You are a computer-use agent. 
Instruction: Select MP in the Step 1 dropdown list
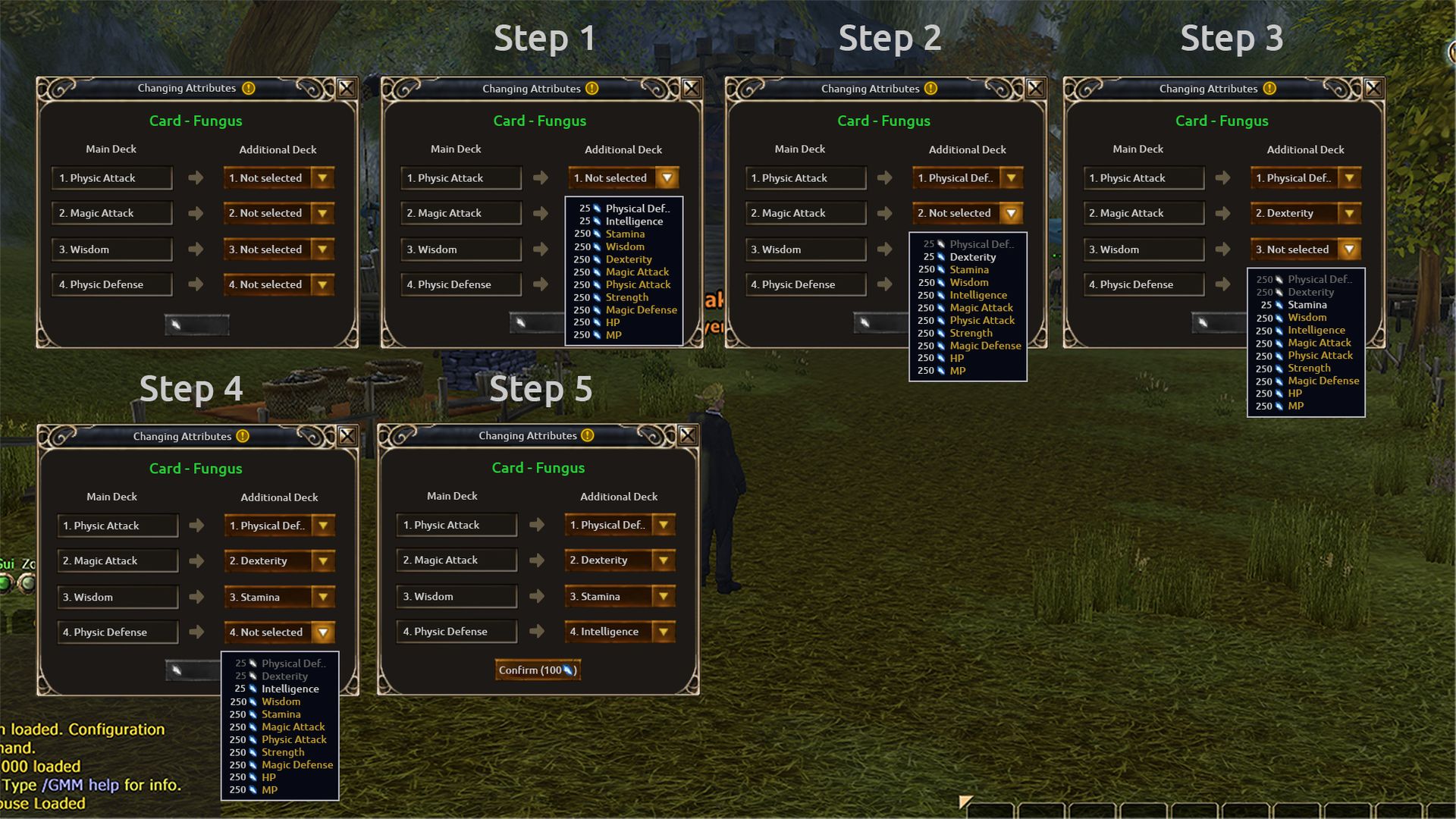[x=613, y=335]
